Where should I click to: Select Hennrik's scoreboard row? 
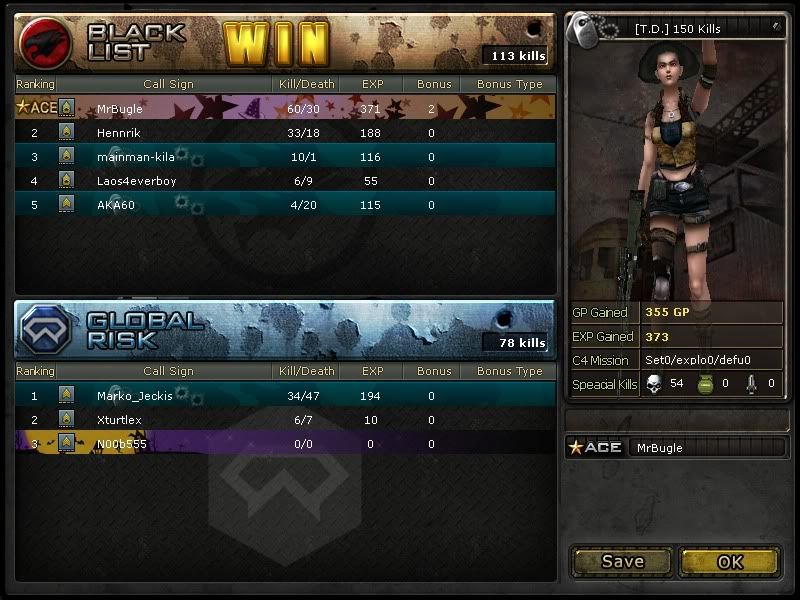(285, 132)
